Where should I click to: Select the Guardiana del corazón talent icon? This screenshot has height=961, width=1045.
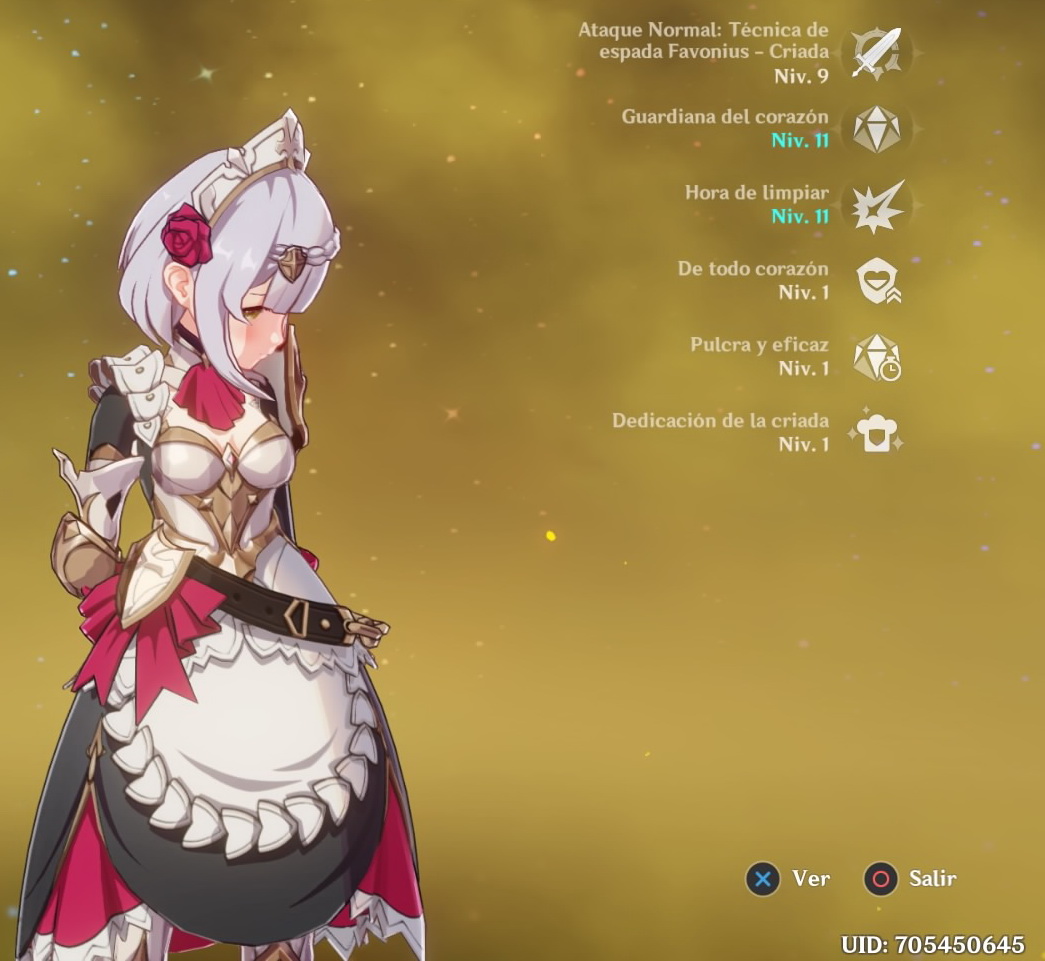click(x=877, y=129)
